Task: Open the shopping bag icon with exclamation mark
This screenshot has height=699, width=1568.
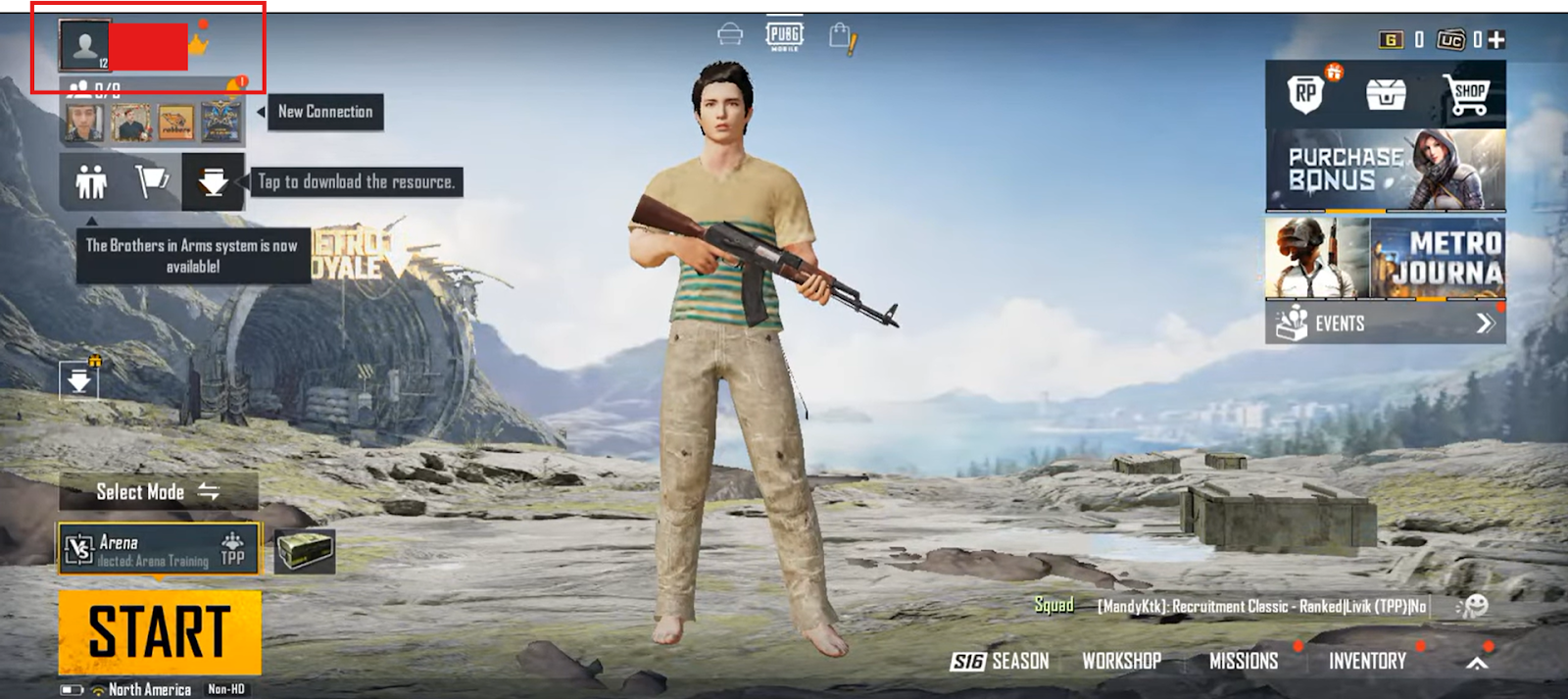Action: click(x=842, y=38)
